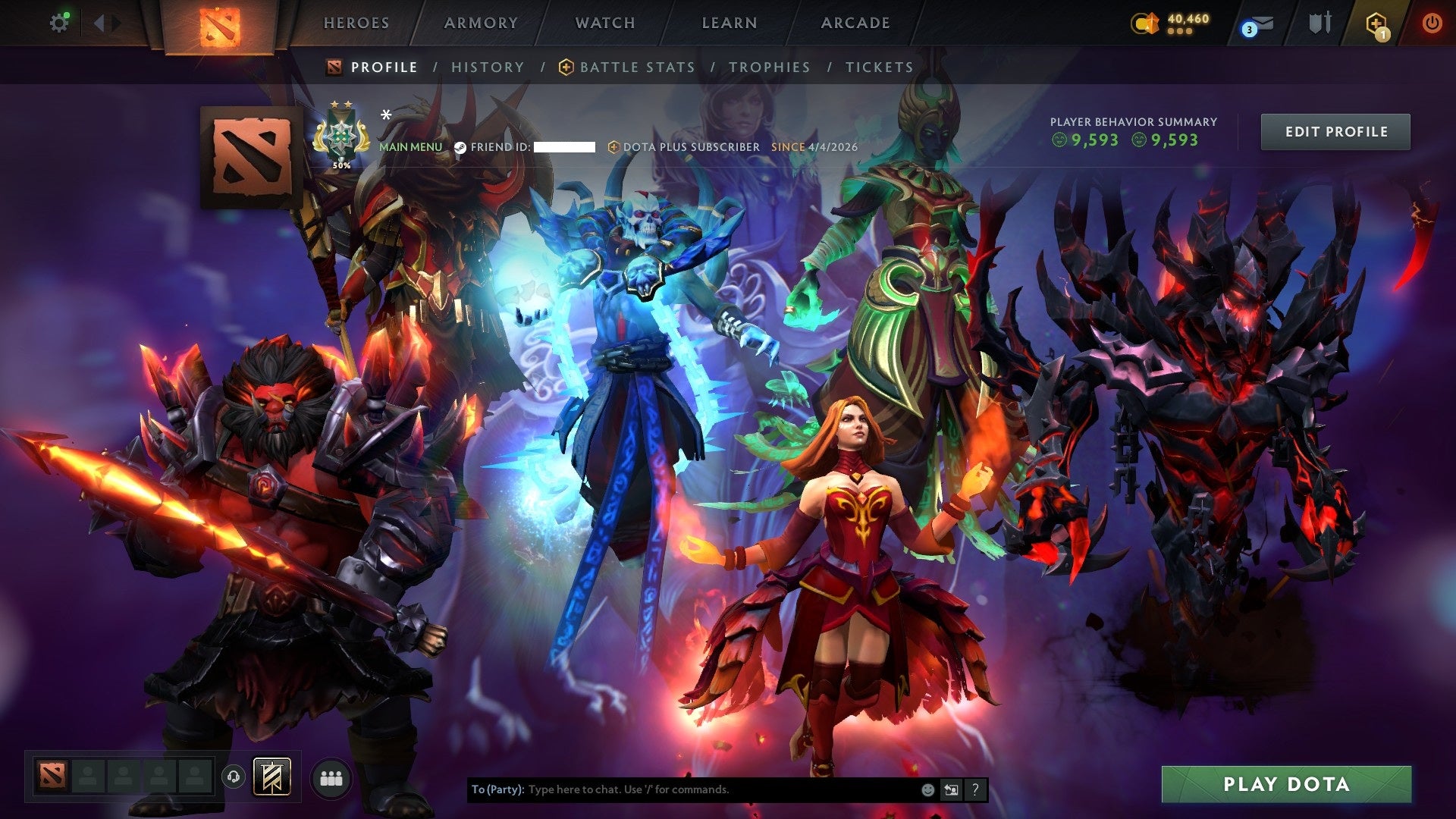The width and height of the screenshot is (1456, 819).
Task: Select the emoticon smiley in the chat bar
Action: pos(927,790)
